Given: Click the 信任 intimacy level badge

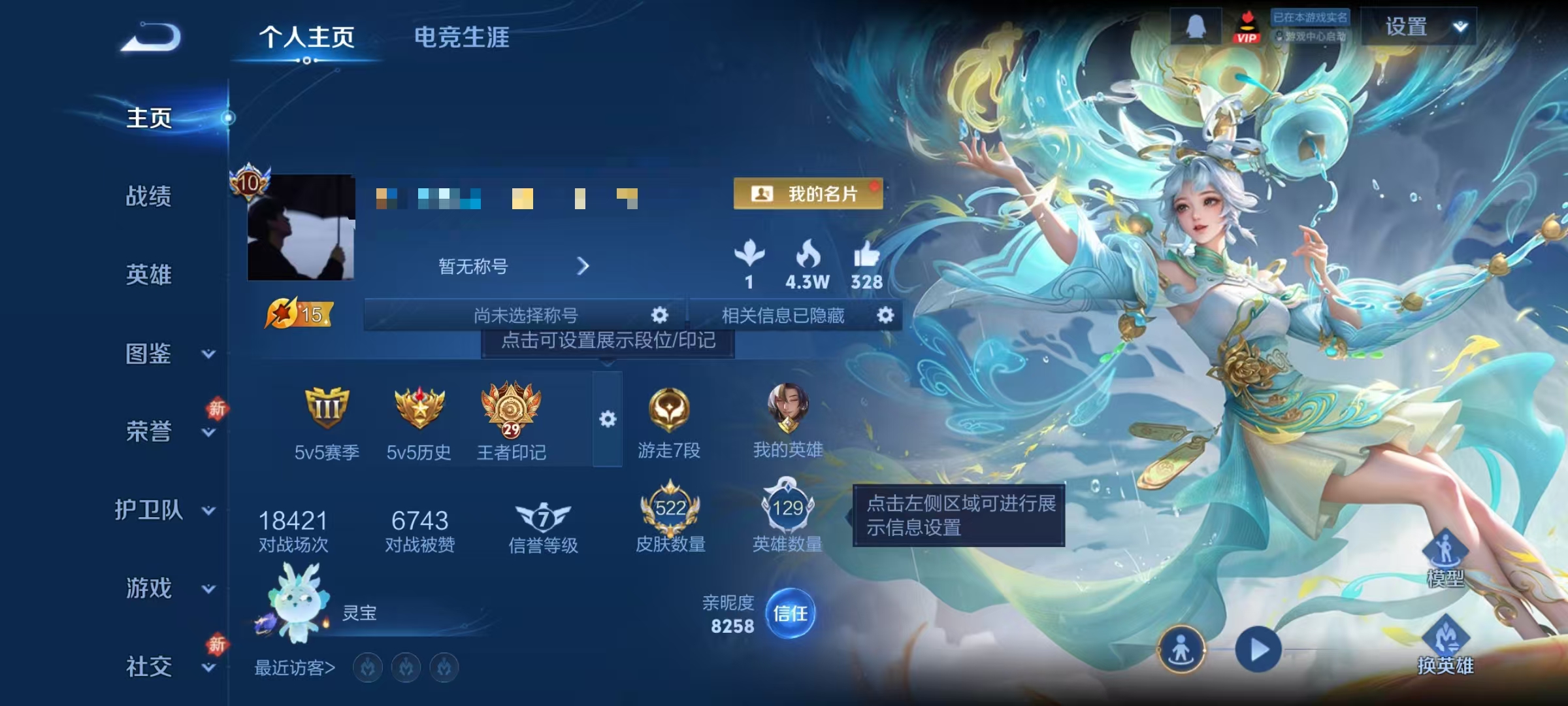Looking at the screenshot, I should [792, 613].
